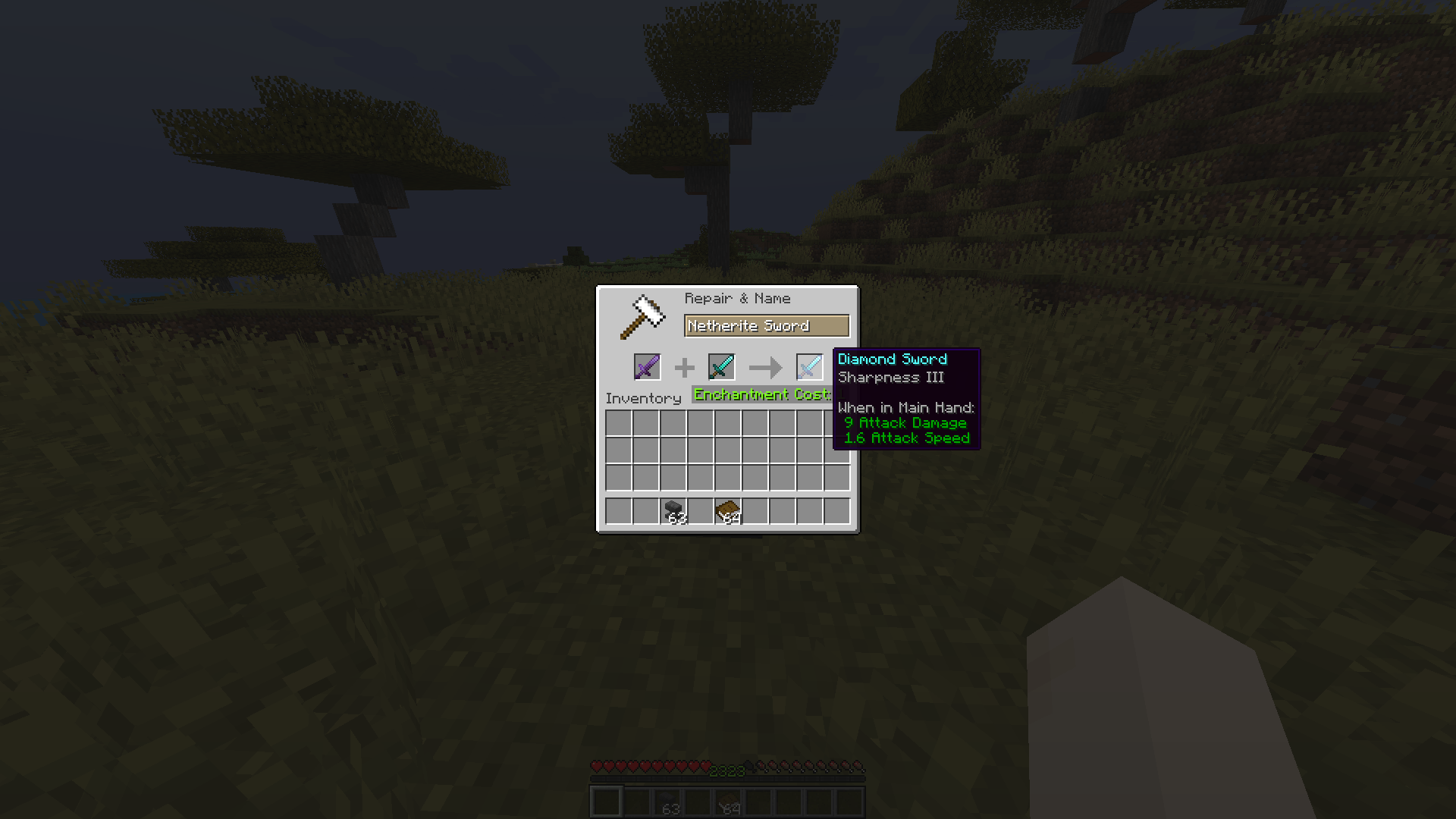Click the arrow pointing to the output slot
This screenshot has width=1456, height=819.
click(764, 367)
